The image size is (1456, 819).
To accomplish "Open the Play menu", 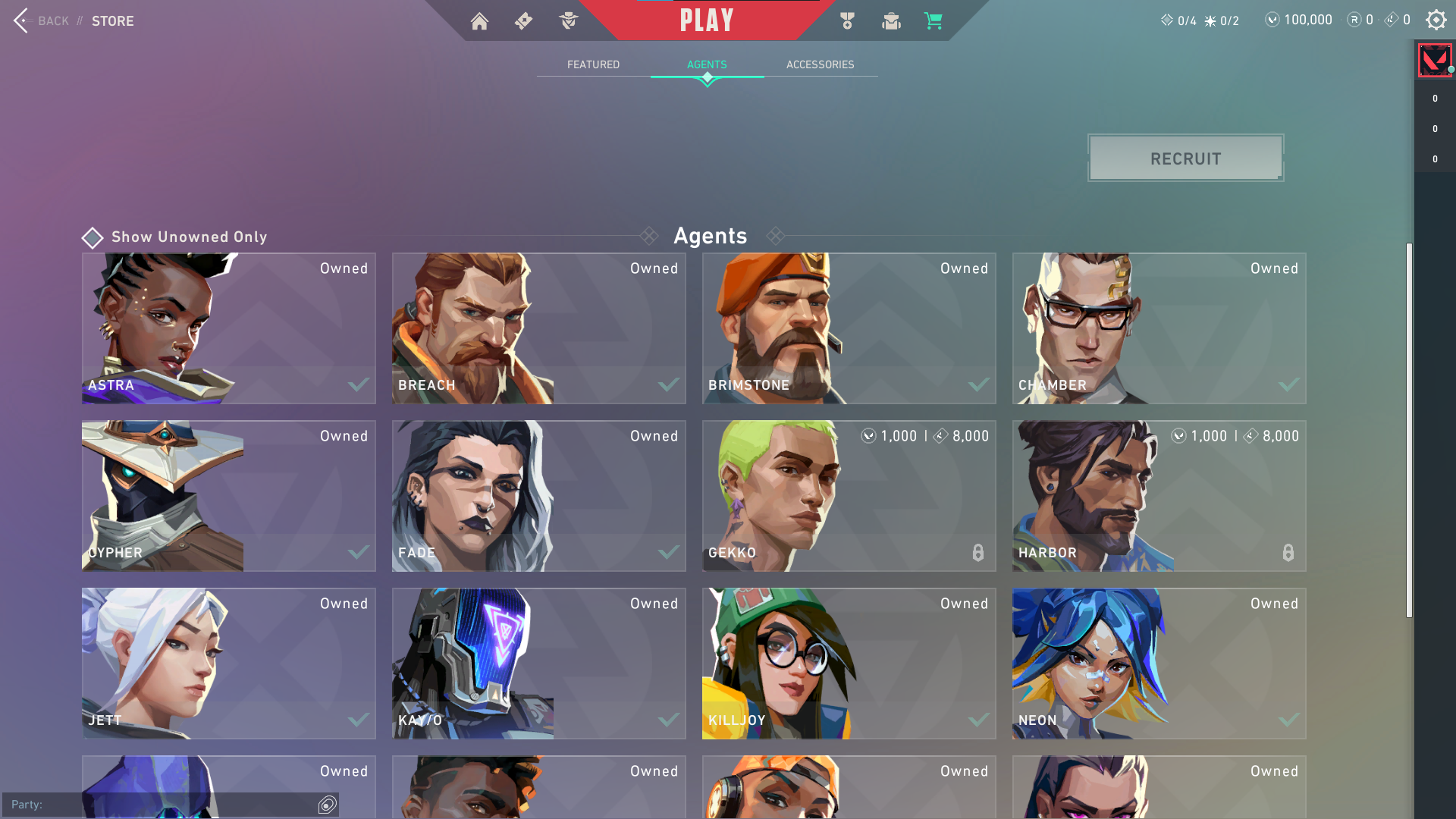I will click(x=707, y=20).
